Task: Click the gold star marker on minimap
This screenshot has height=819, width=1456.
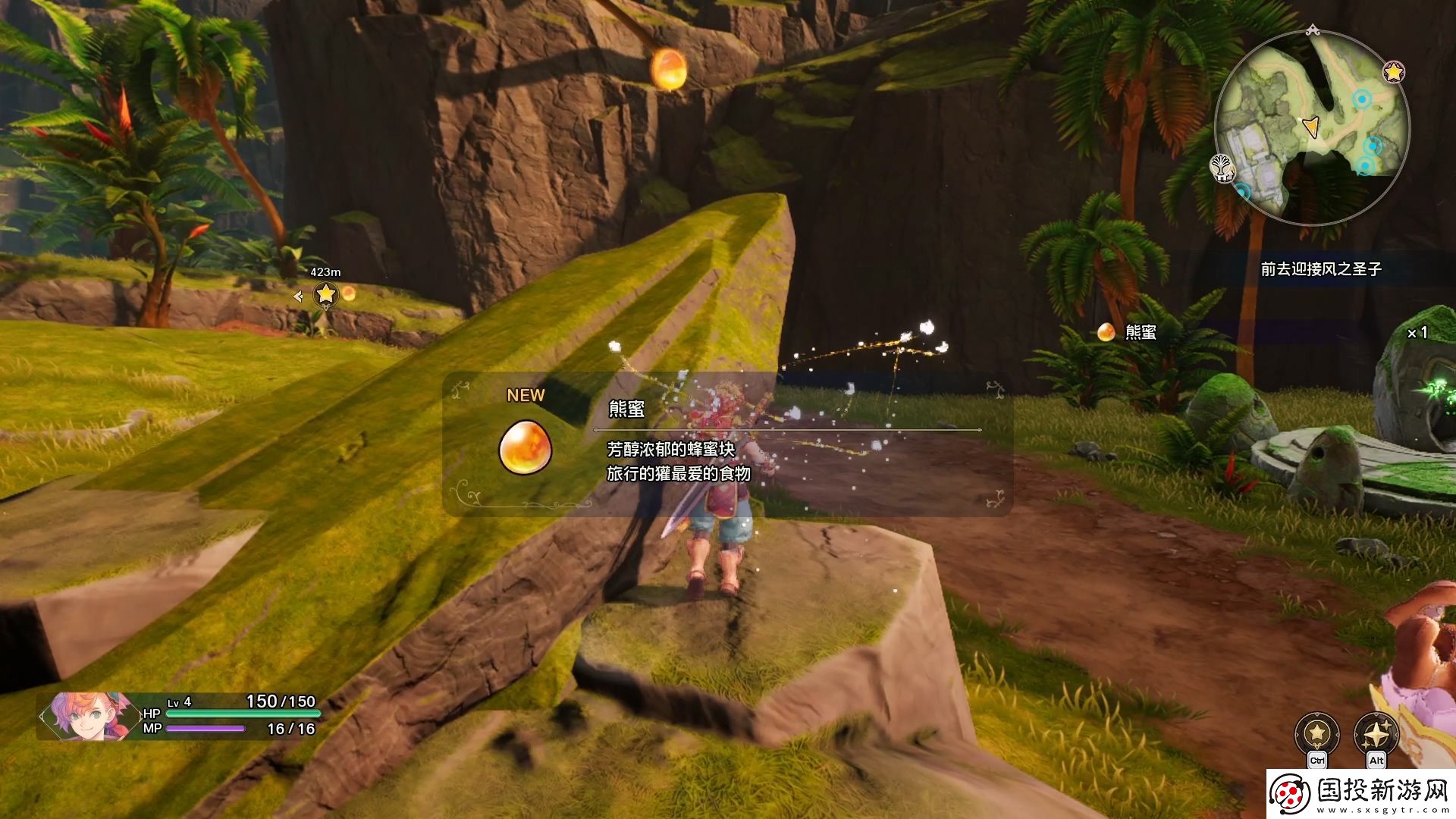Action: [1393, 72]
